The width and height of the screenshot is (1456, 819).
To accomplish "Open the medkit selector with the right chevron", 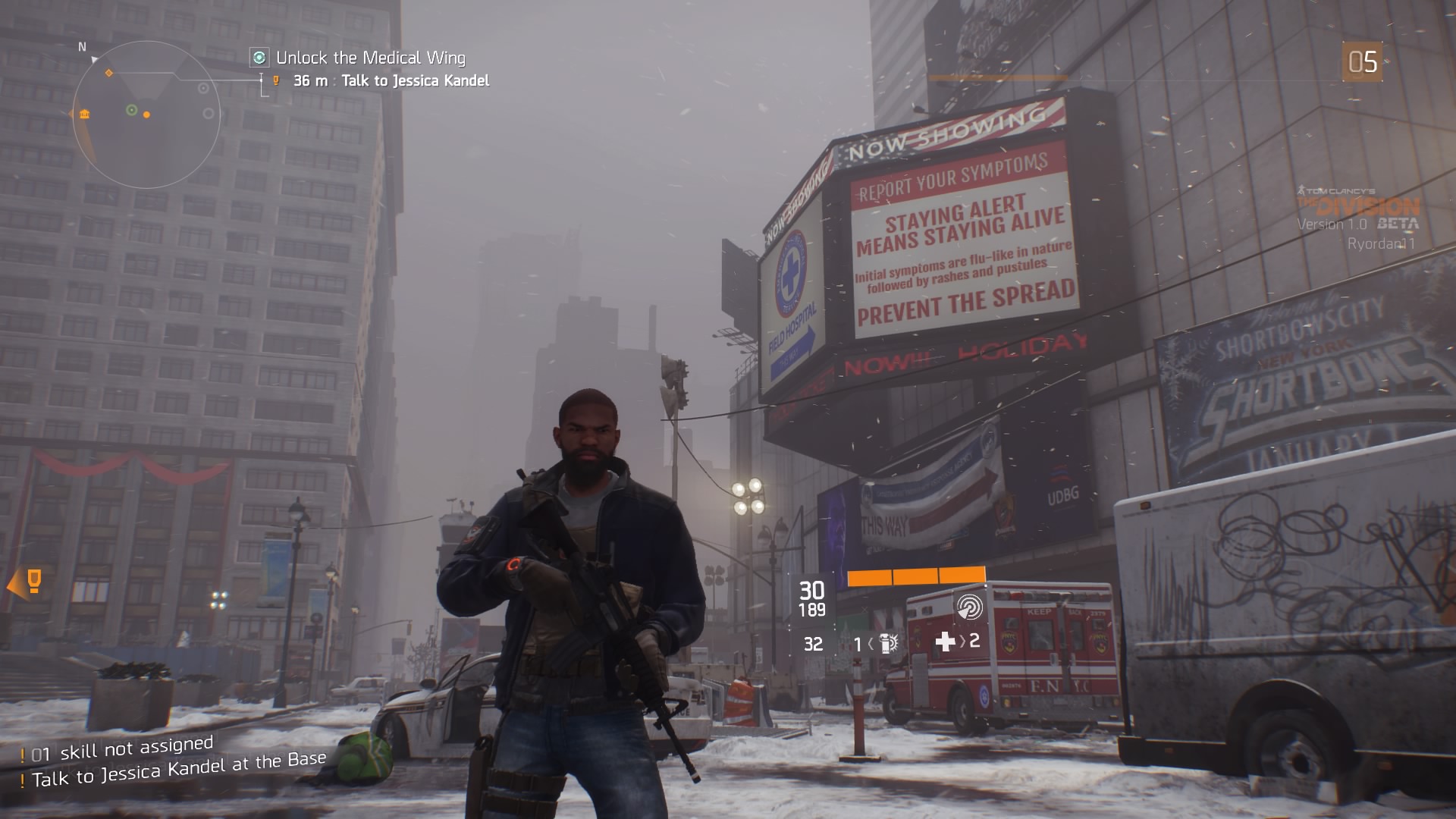I will 962,642.
